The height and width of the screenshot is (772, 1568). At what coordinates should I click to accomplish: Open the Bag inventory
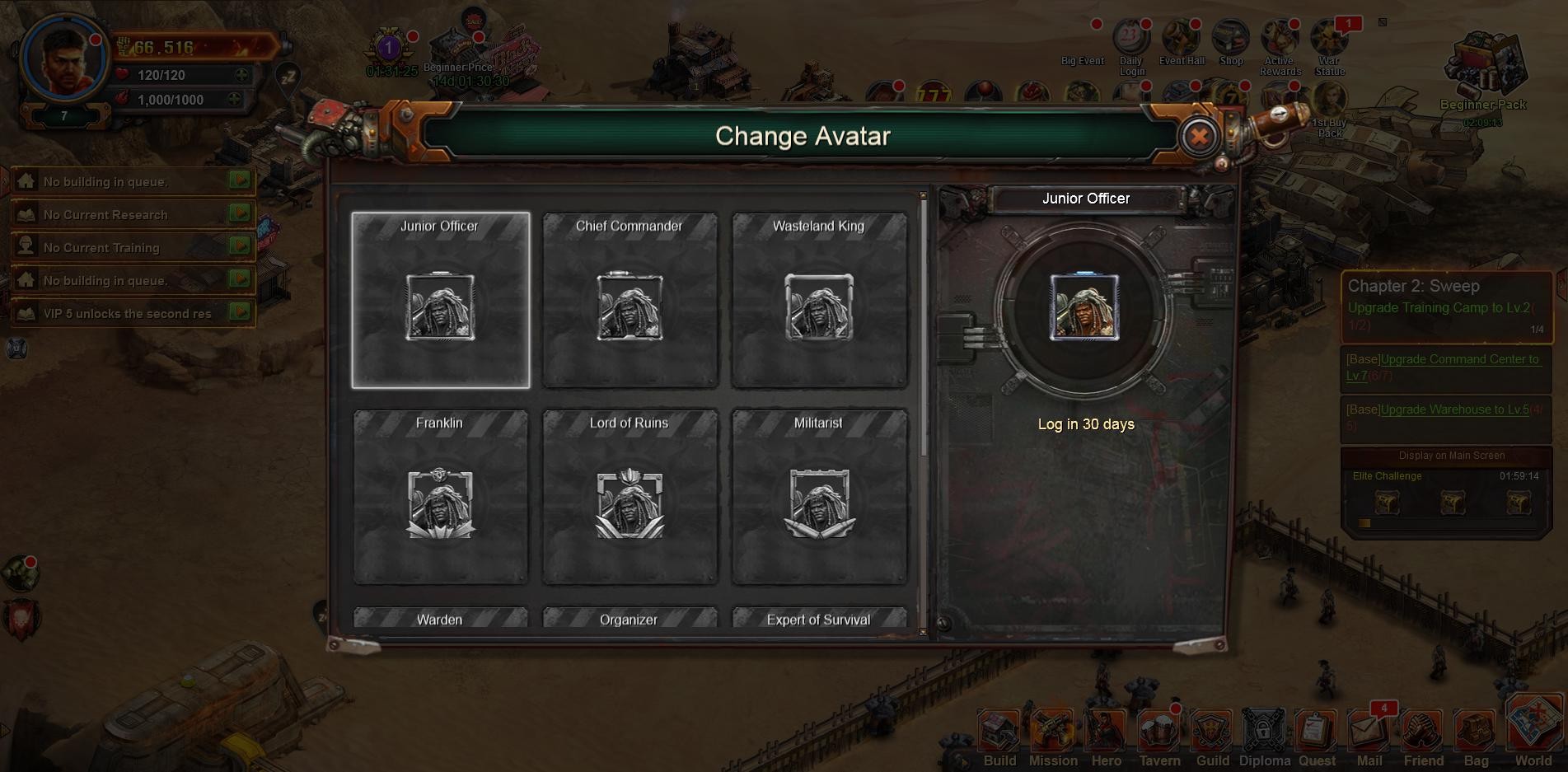(1476, 735)
